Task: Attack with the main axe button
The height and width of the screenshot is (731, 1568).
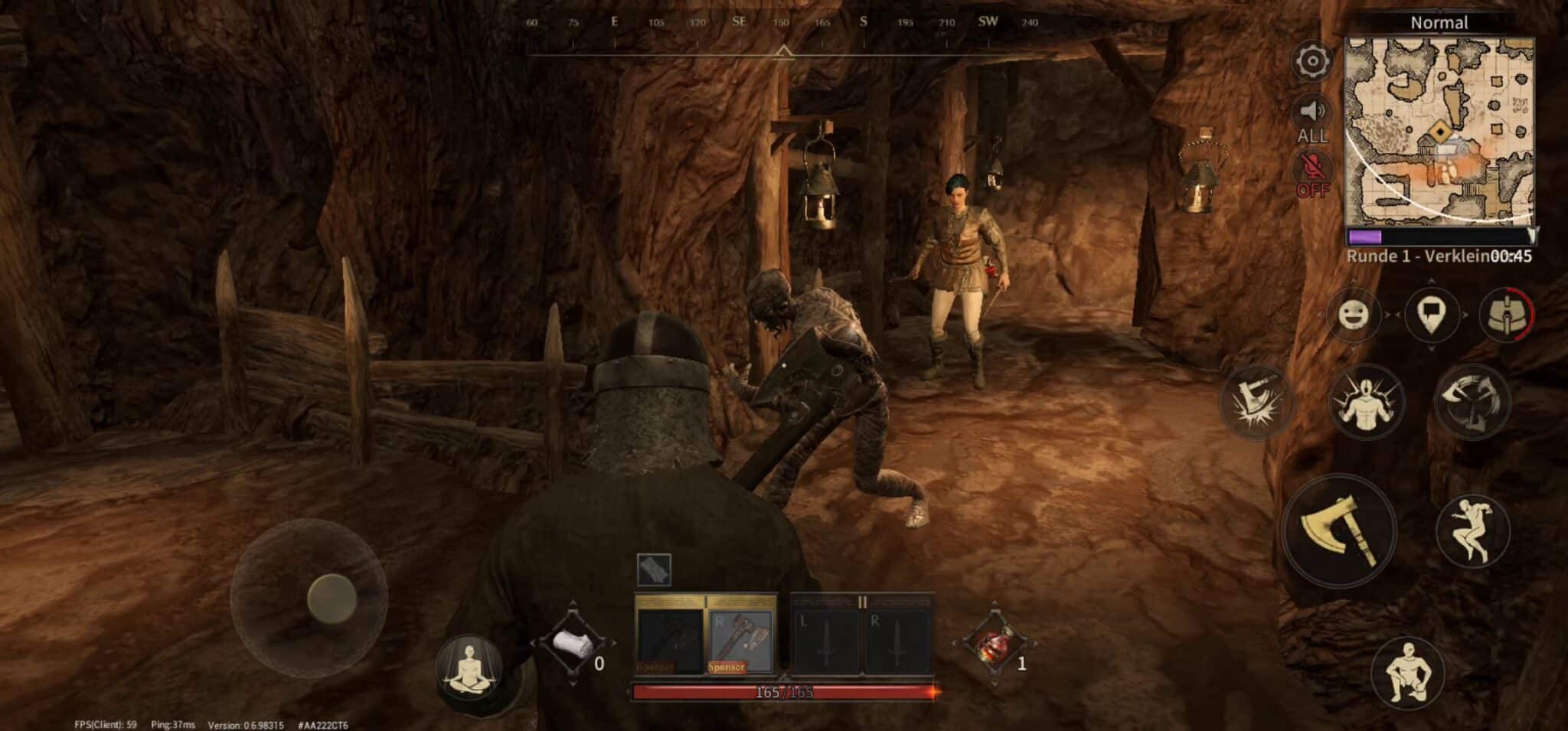Action: tap(1339, 530)
